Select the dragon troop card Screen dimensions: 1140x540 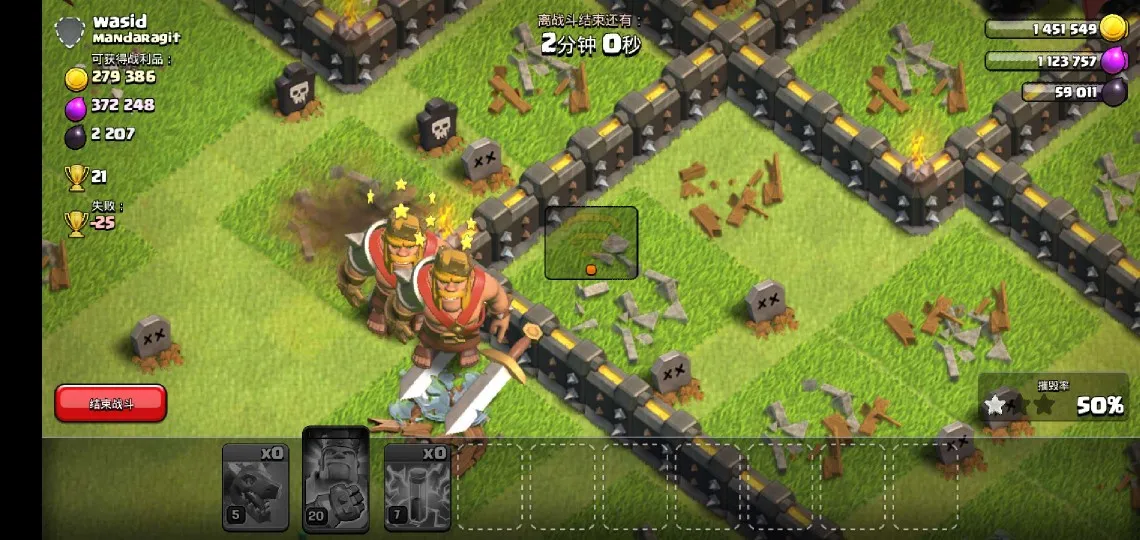coord(255,486)
